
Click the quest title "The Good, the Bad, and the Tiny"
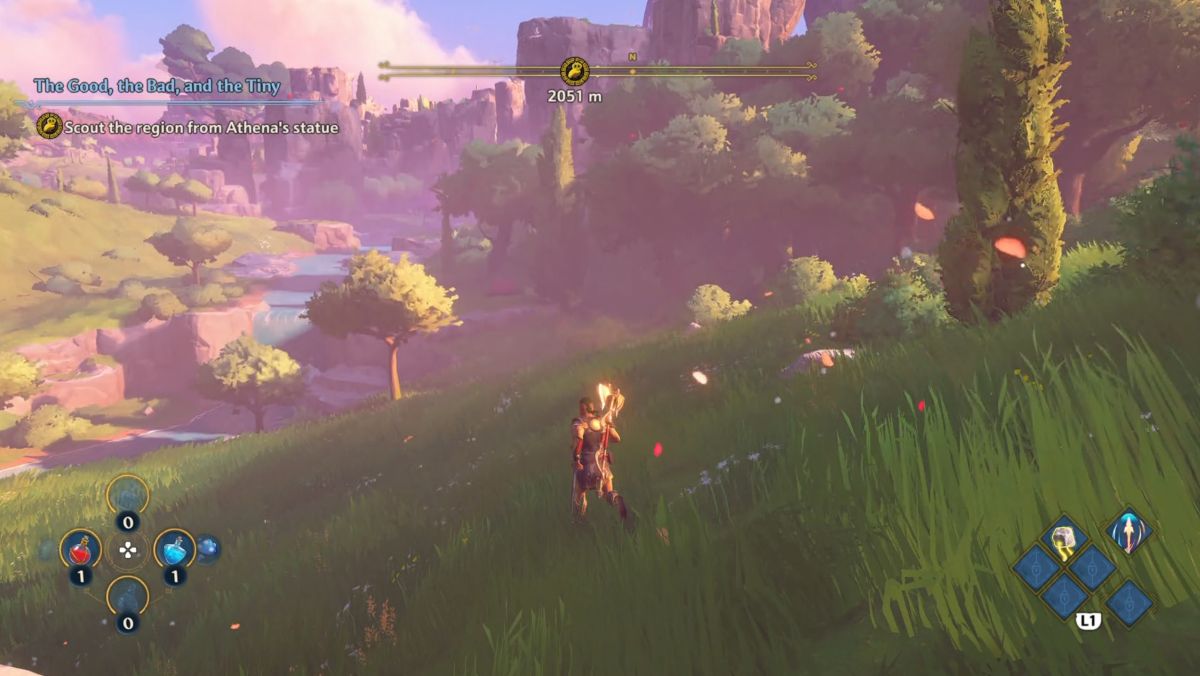pyautogui.click(x=157, y=86)
